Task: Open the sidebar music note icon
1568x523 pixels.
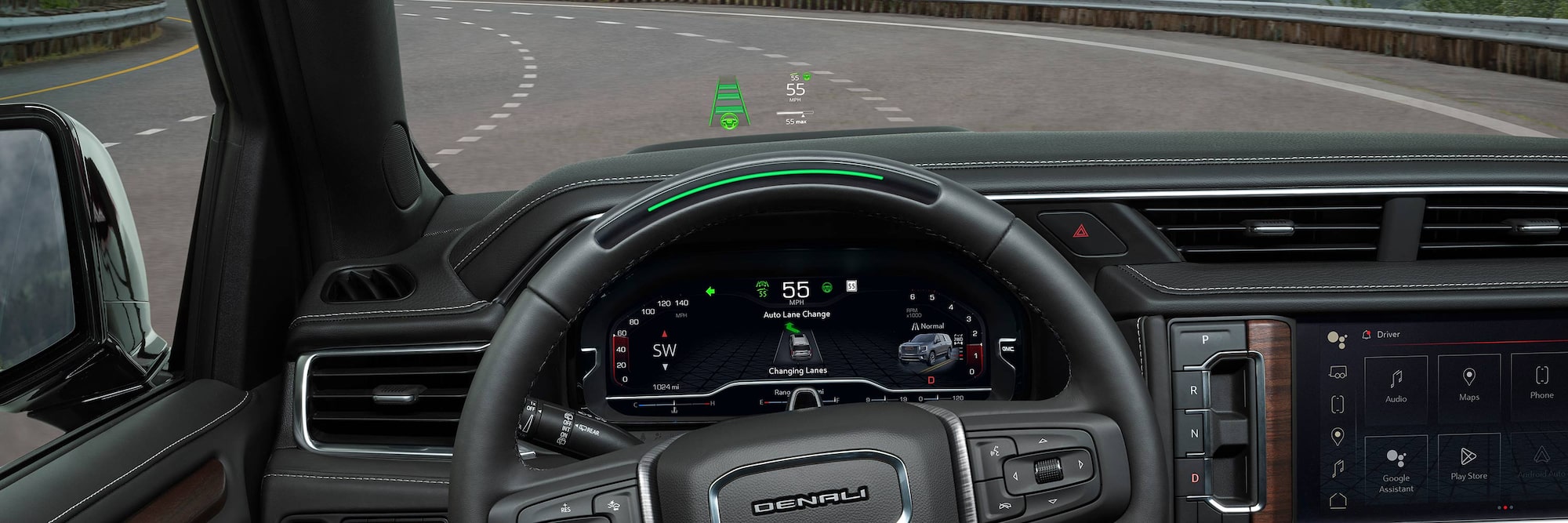Action: tap(1338, 468)
